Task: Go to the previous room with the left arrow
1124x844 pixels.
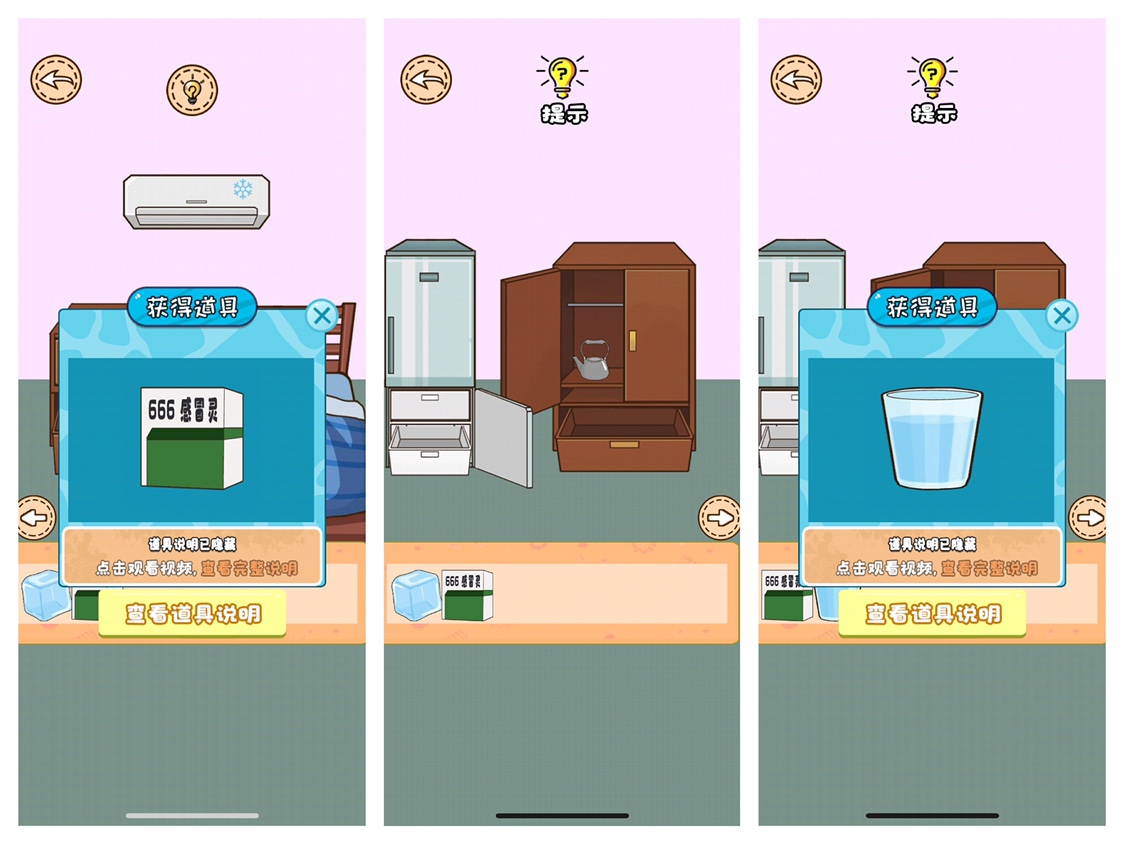Action: coord(37,518)
